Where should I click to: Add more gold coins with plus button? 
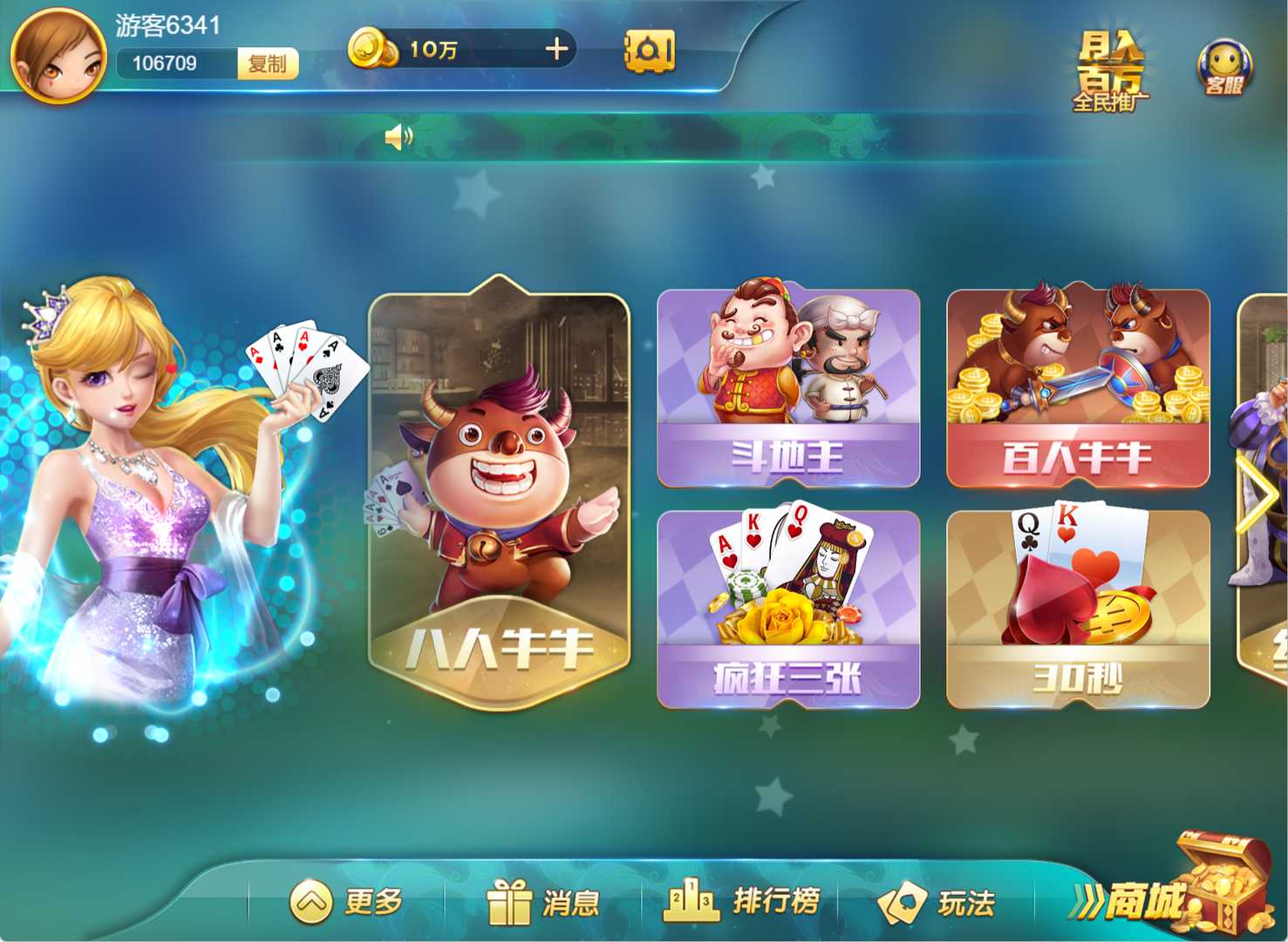coord(556,50)
